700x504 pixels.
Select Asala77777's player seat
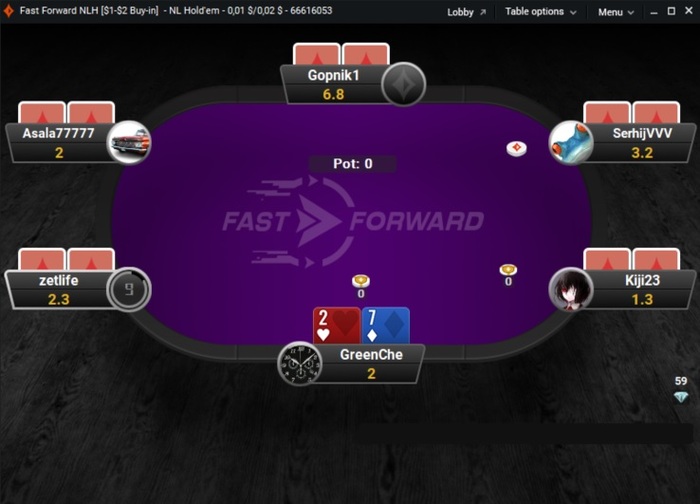pyautogui.click(x=60, y=141)
